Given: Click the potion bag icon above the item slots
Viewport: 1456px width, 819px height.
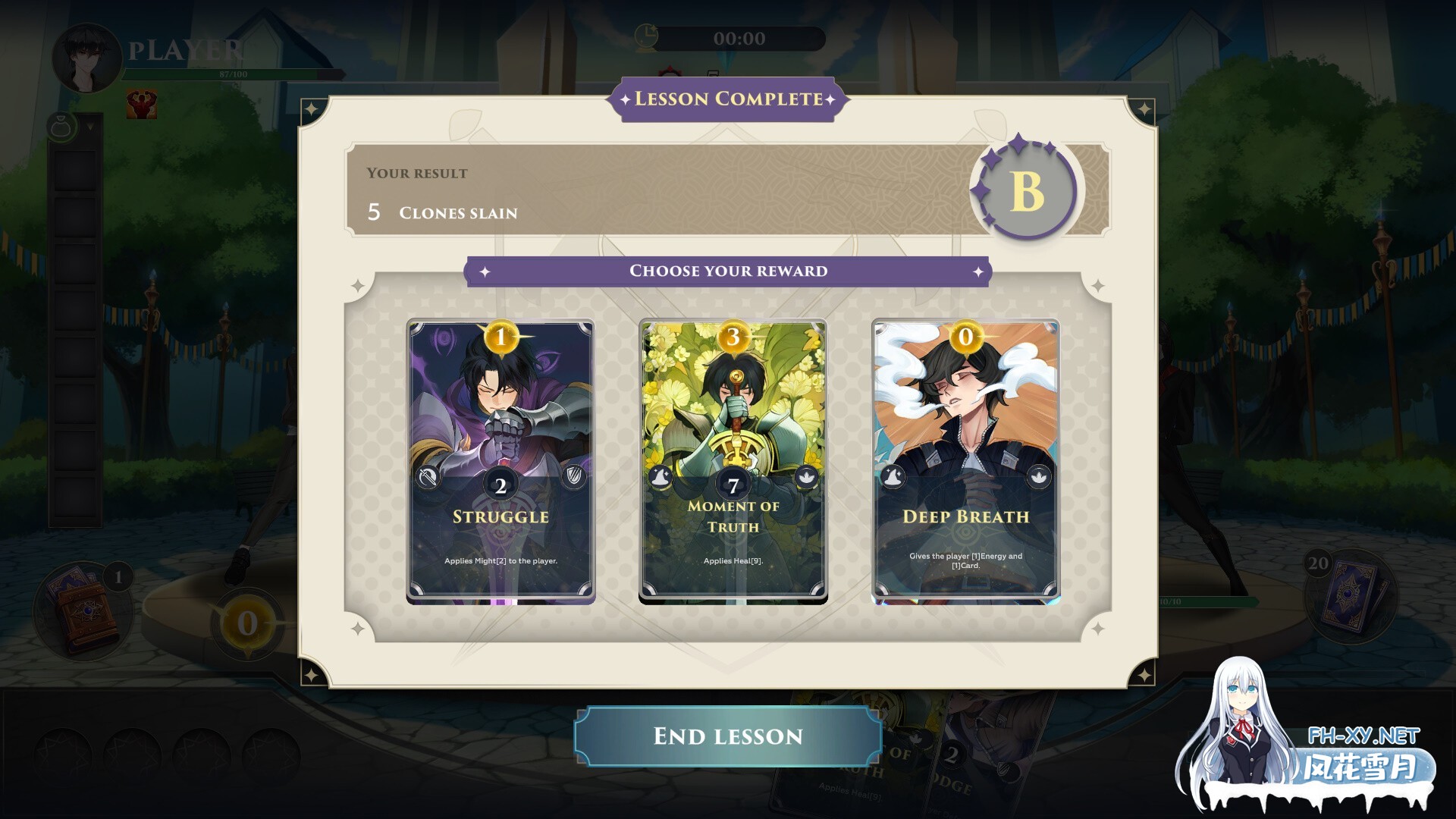Looking at the screenshot, I should click(x=62, y=125).
